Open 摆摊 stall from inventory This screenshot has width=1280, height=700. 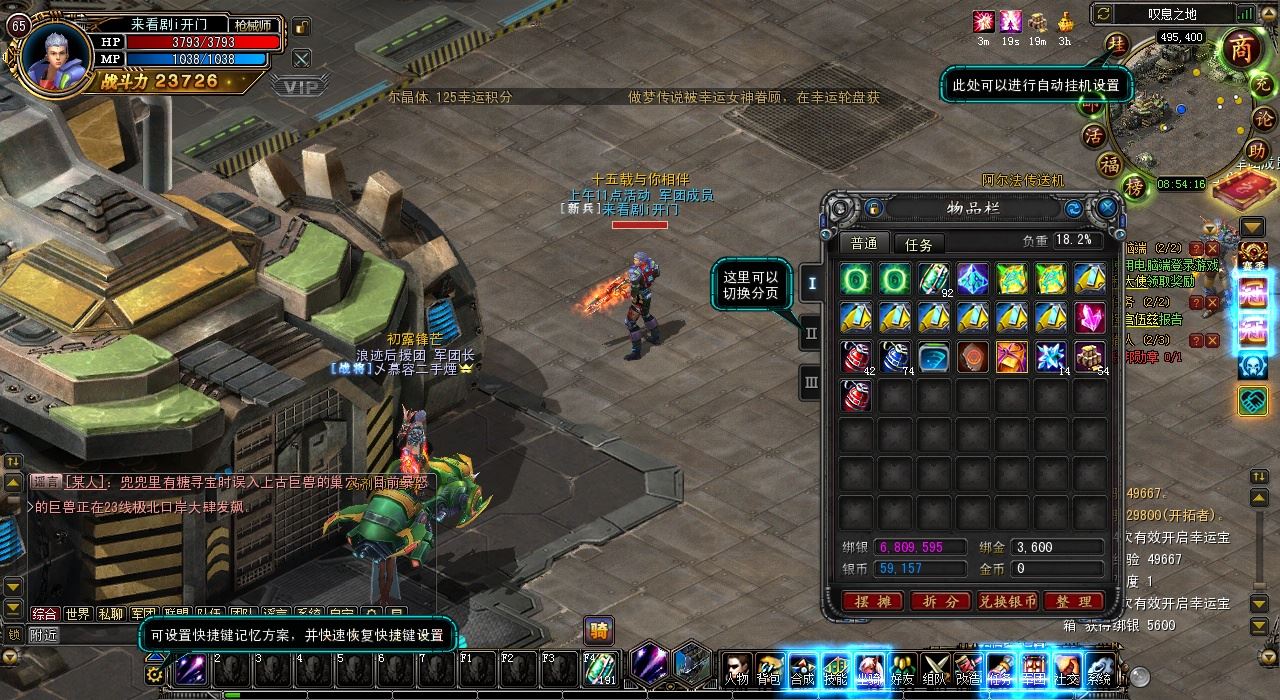point(873,601)
